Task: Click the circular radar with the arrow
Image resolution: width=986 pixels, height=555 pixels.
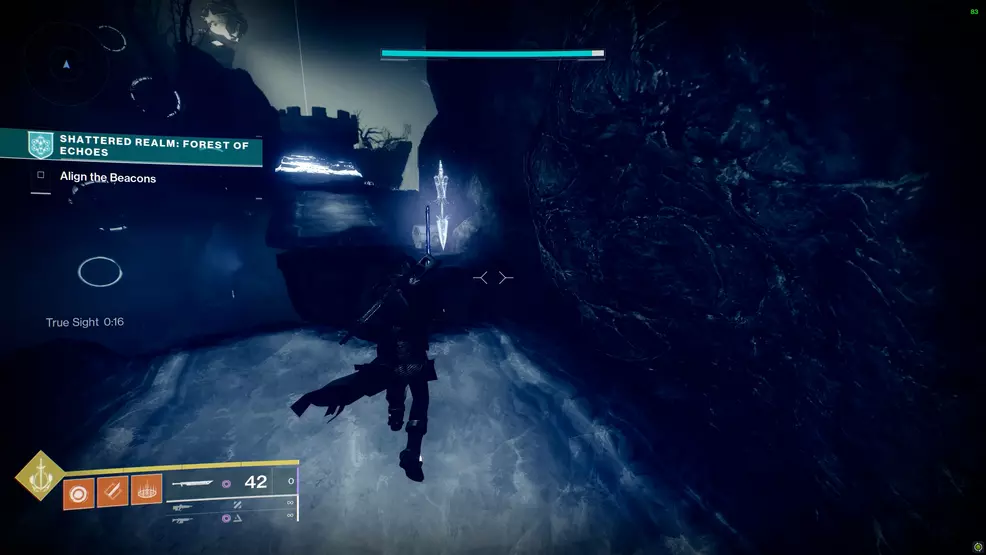Action: pyautogui.click(x=66, y=64)
